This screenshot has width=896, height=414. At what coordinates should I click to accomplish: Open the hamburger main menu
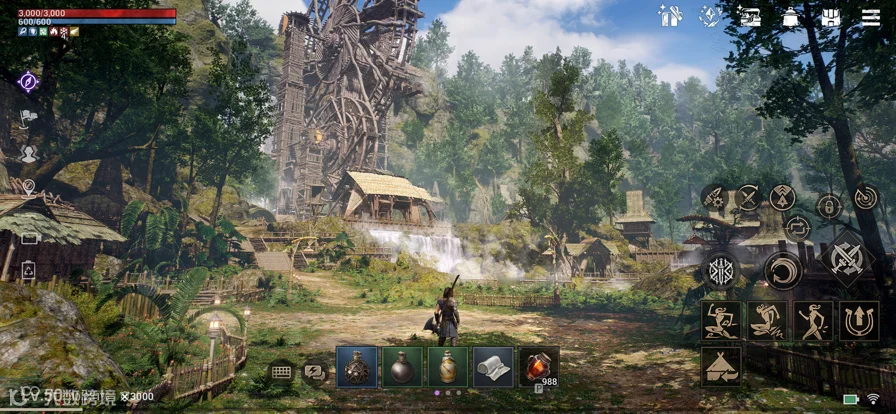point(871,16)
